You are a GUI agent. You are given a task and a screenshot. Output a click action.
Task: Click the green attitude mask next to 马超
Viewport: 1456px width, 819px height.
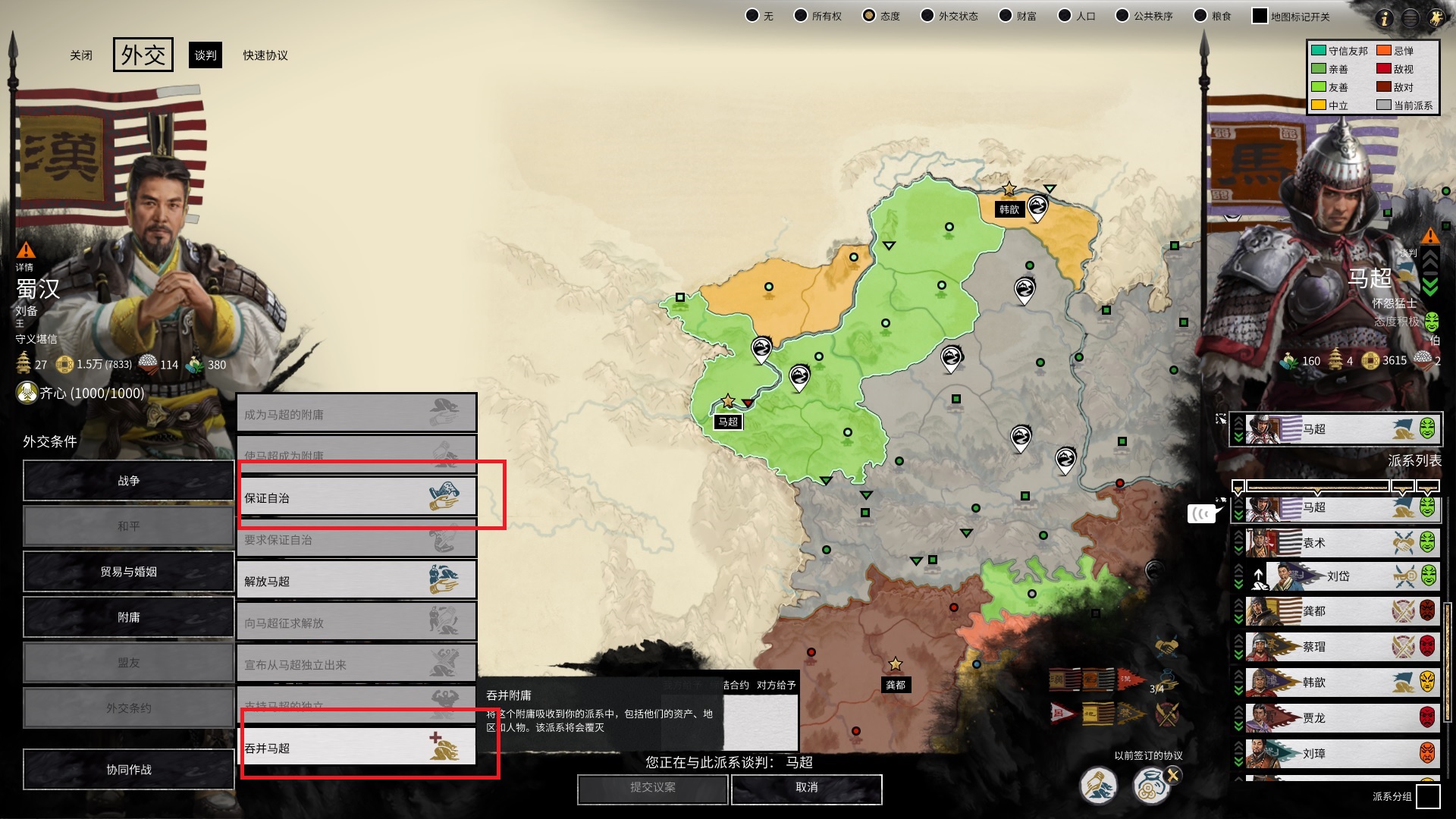pyautogui.click(x=1427, y=507)
